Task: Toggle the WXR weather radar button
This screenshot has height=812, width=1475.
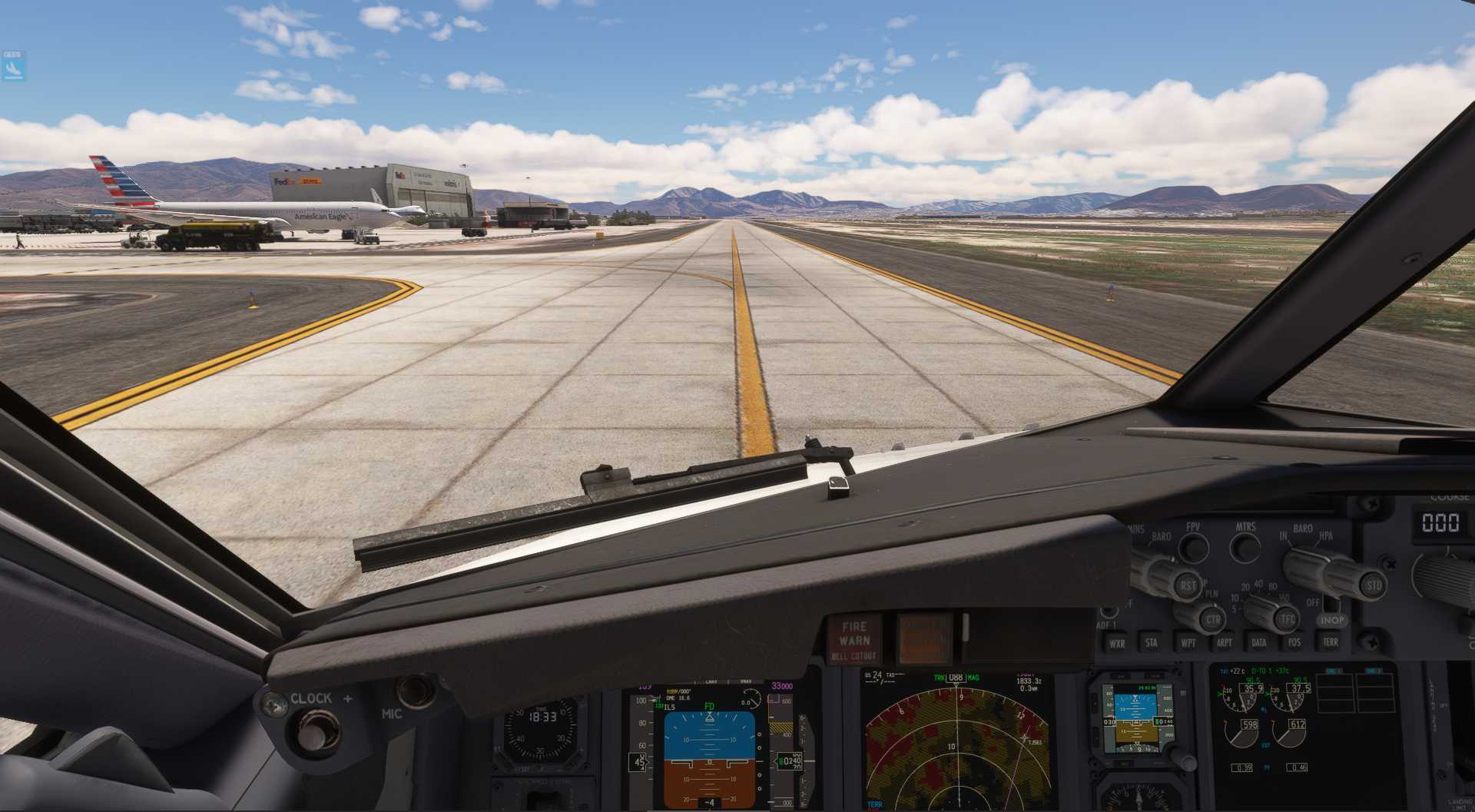Action: point(1117,643)
